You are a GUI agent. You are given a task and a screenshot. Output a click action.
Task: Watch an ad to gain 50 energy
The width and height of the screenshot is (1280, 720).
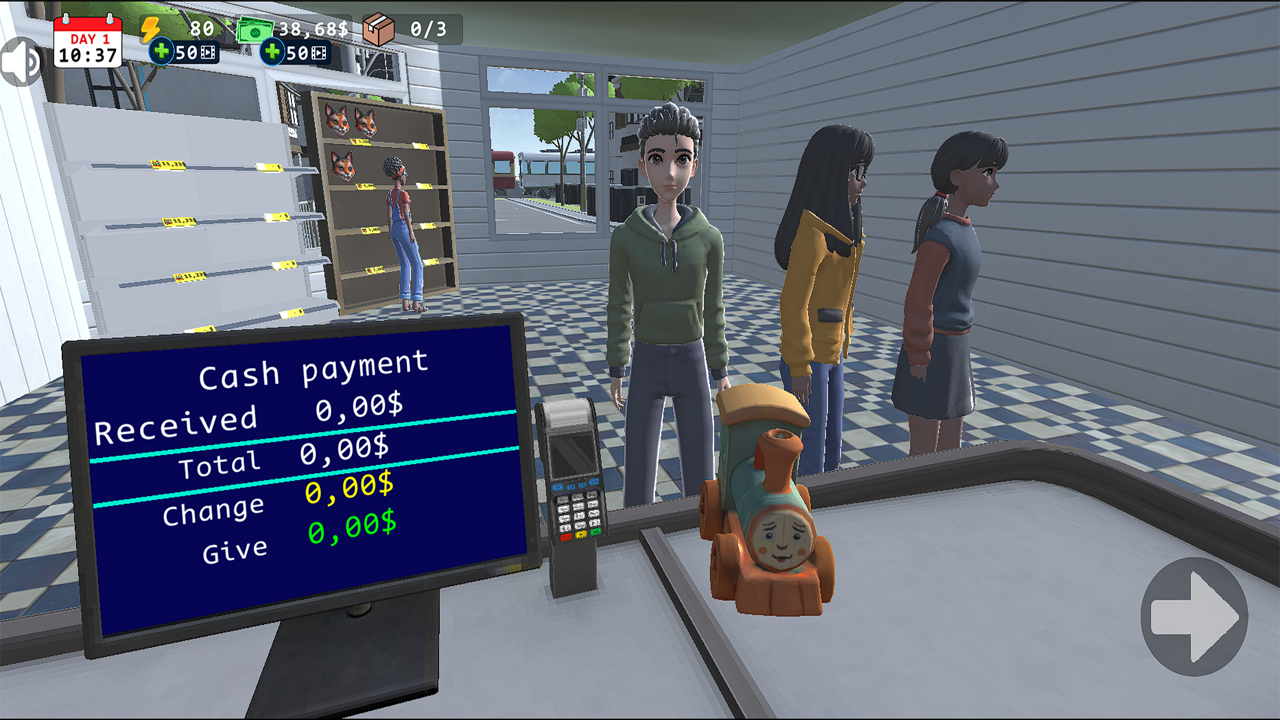[x=185, y=52]
